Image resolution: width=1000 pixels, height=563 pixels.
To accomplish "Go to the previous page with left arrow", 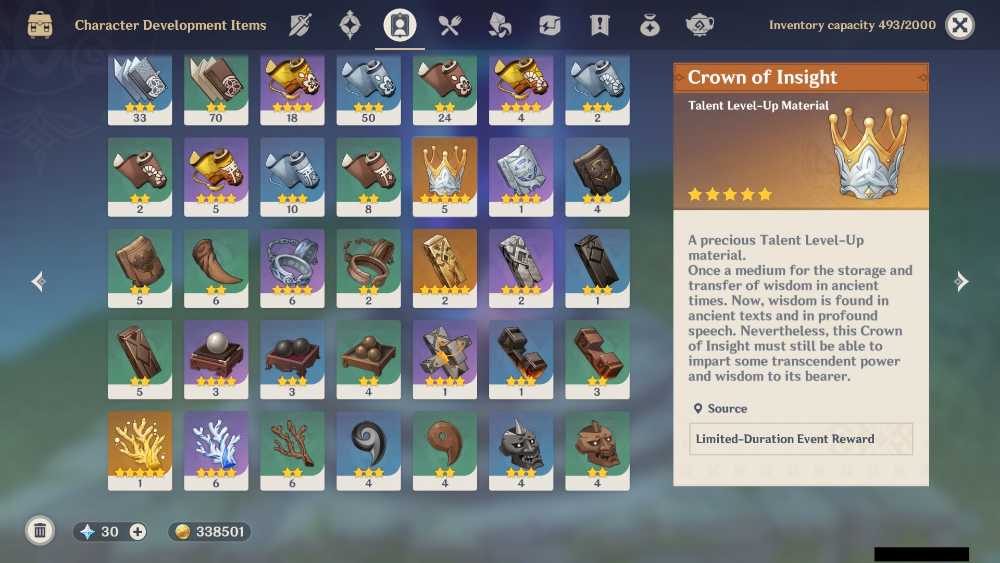I will tap(39, 282).
